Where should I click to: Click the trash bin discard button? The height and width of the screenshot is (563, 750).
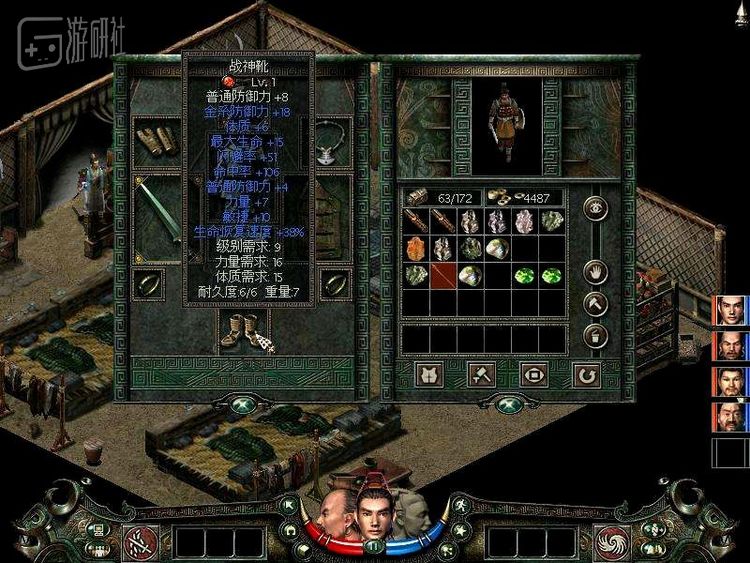(595, 336)
